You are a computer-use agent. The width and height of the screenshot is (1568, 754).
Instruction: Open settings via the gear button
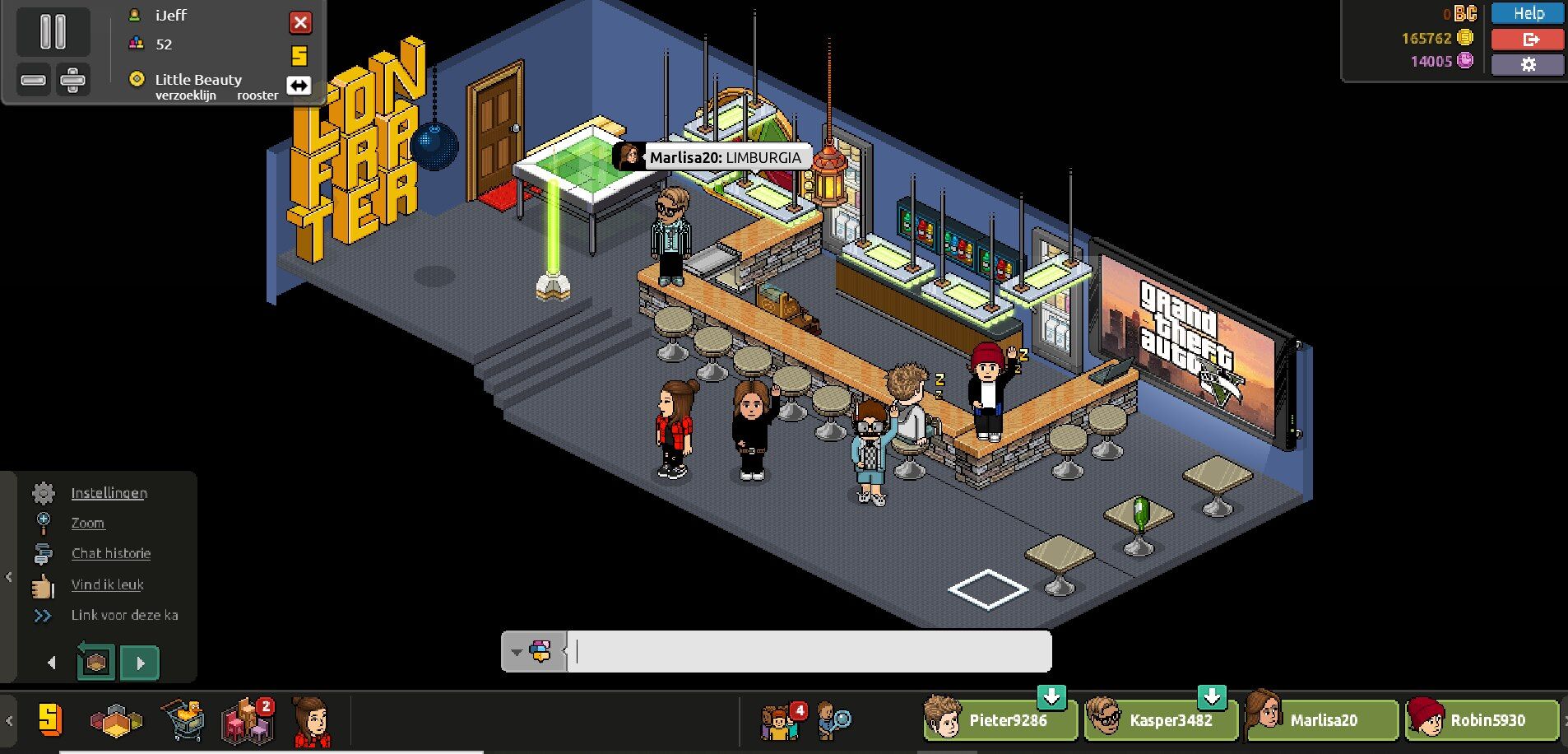pyautogui.click(x=1528, y=64)
